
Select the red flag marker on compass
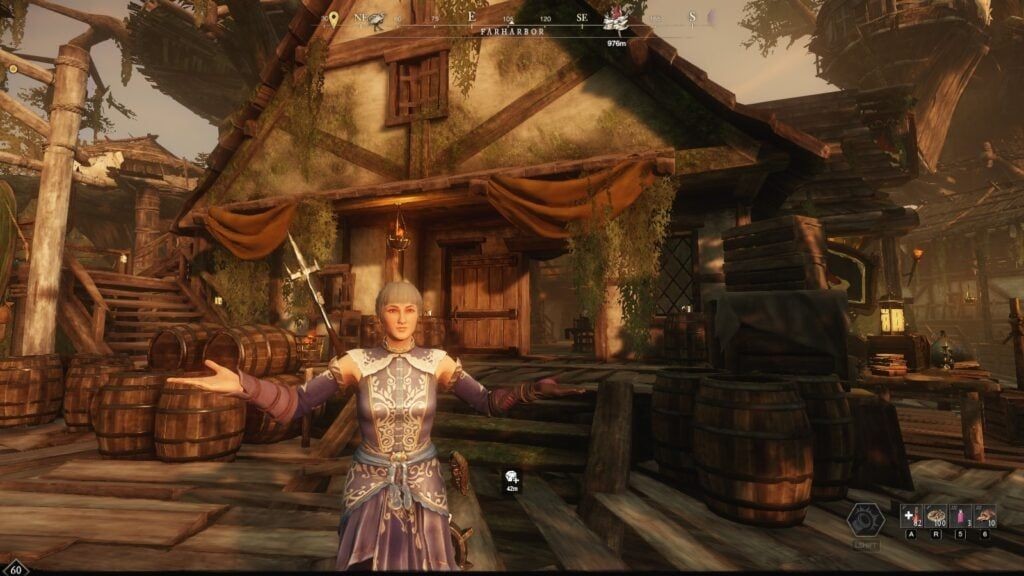click(617, 22)
